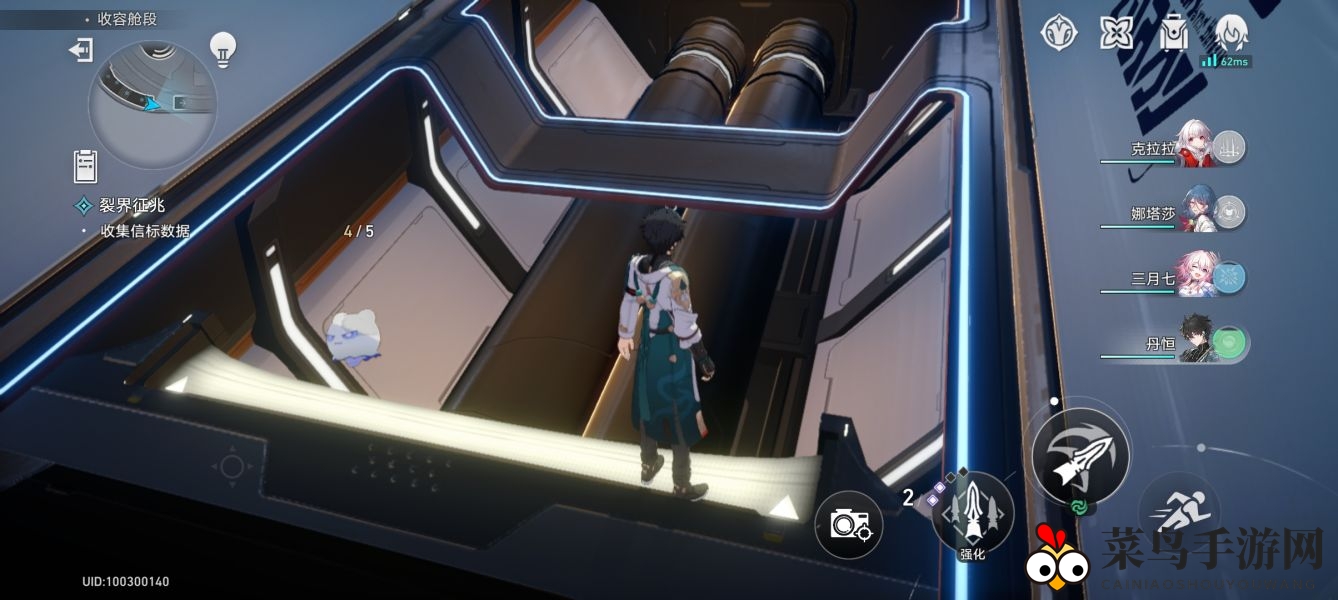Viewport: 1338px width, 600px height.
Task: Switch to 娜塔莎 in the team list
Action: pos(1199,211)
